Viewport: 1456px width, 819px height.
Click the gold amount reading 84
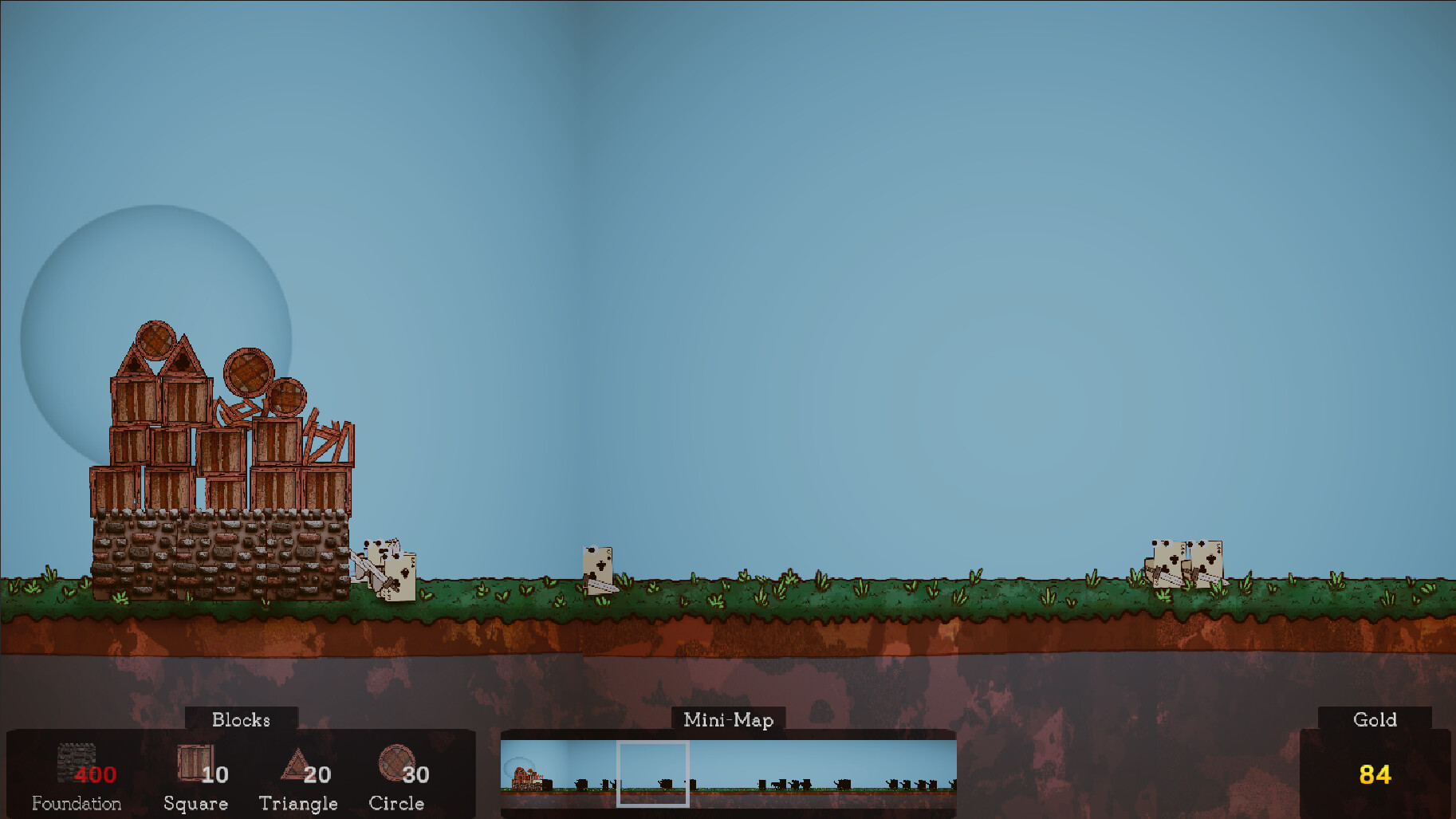[x=1375, y=774]
